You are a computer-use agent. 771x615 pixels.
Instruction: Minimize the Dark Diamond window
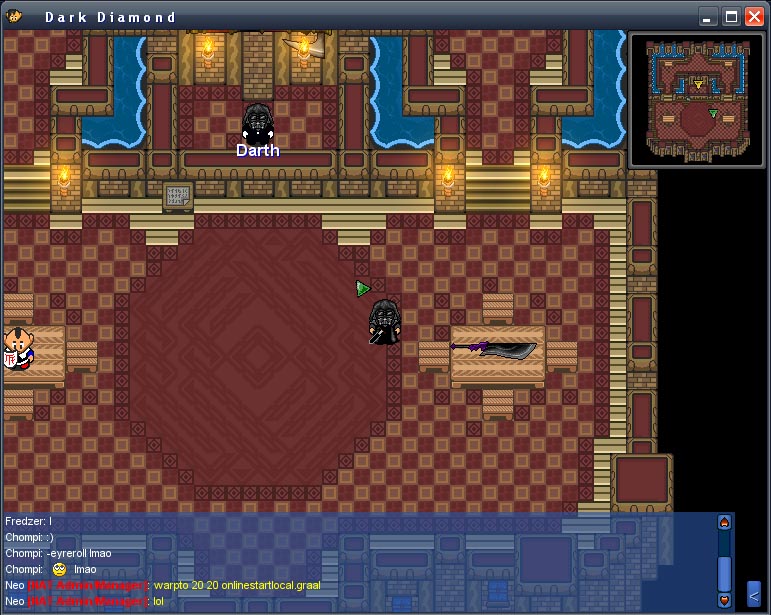(708, 17)
